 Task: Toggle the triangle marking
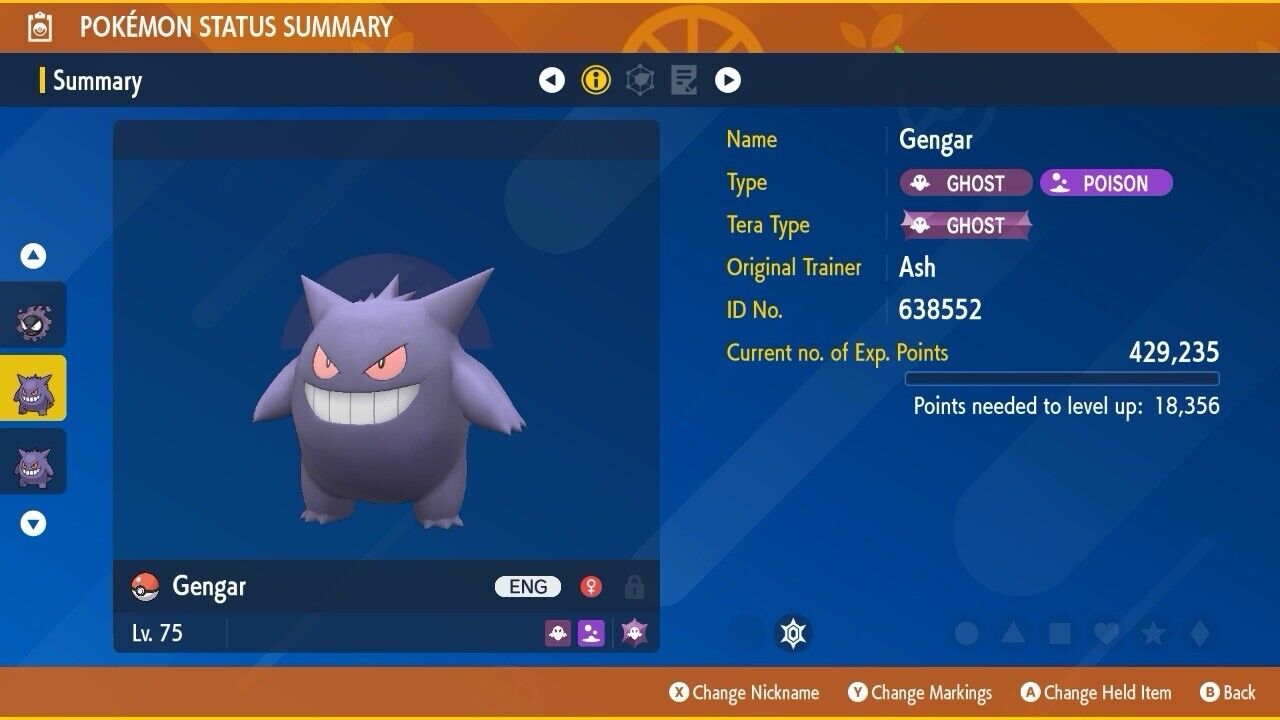(1013, 633)
